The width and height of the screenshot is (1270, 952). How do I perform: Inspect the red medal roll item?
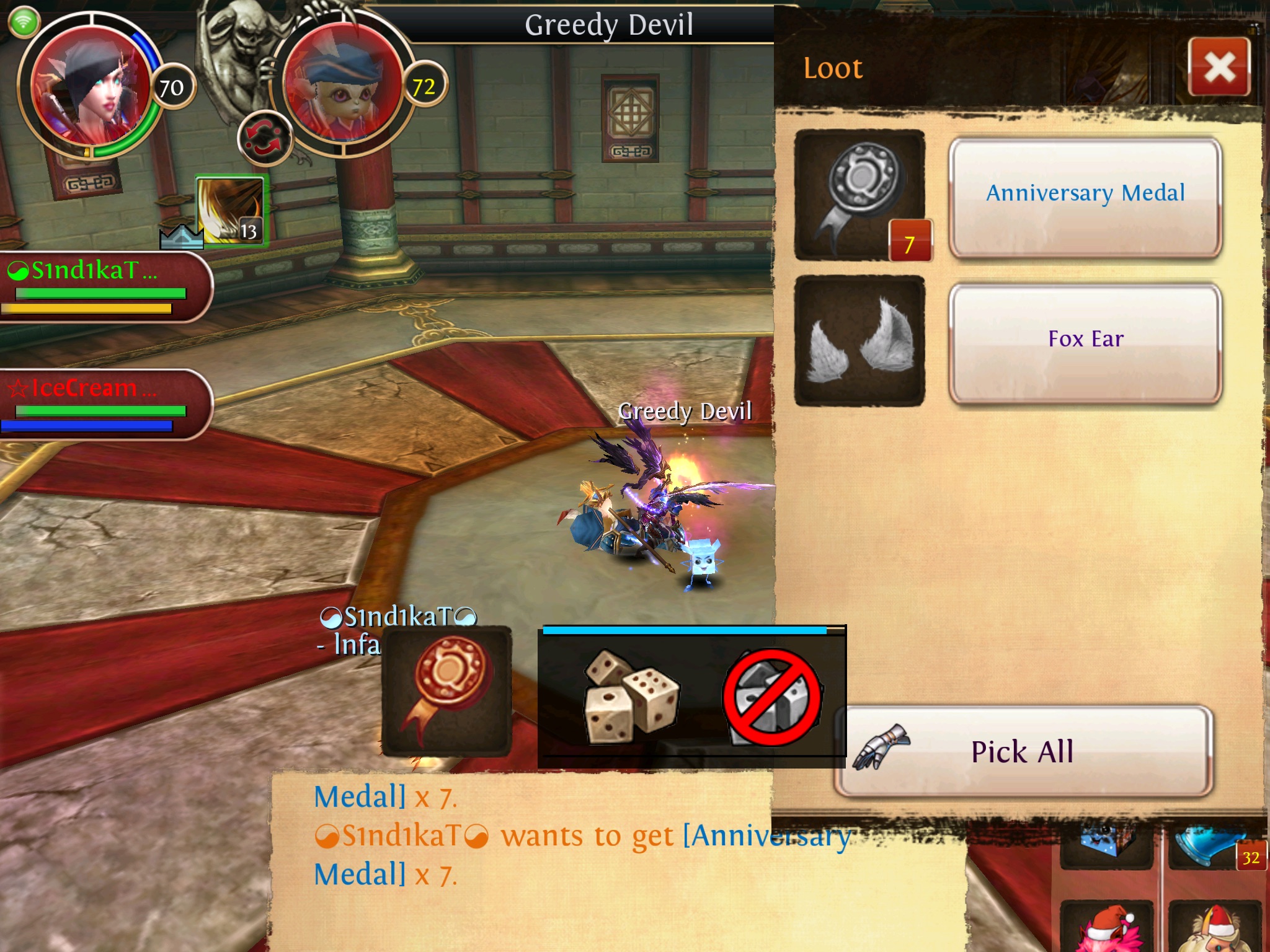(446, 691)
